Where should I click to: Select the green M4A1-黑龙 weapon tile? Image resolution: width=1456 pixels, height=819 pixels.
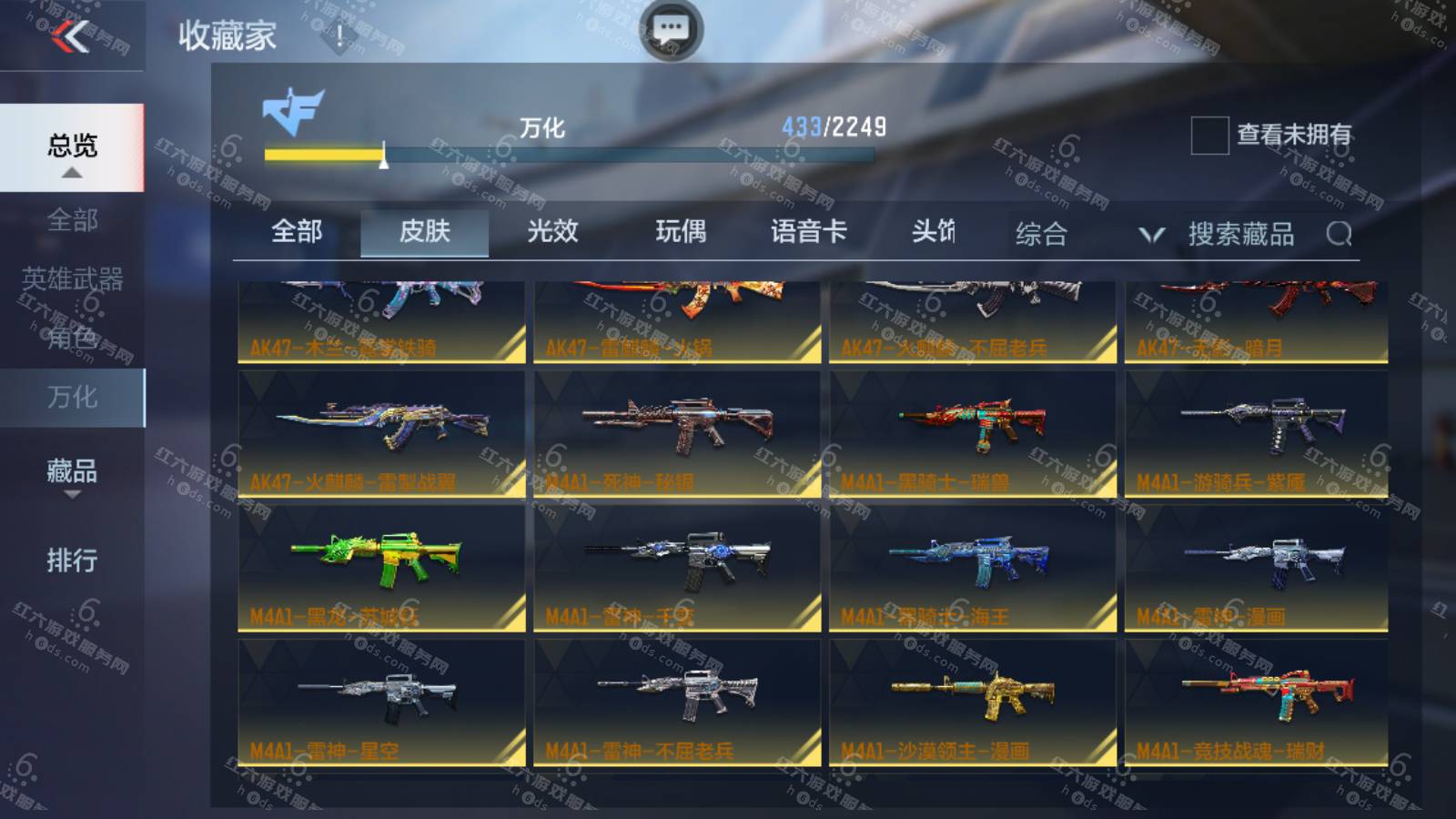point(381,568)
